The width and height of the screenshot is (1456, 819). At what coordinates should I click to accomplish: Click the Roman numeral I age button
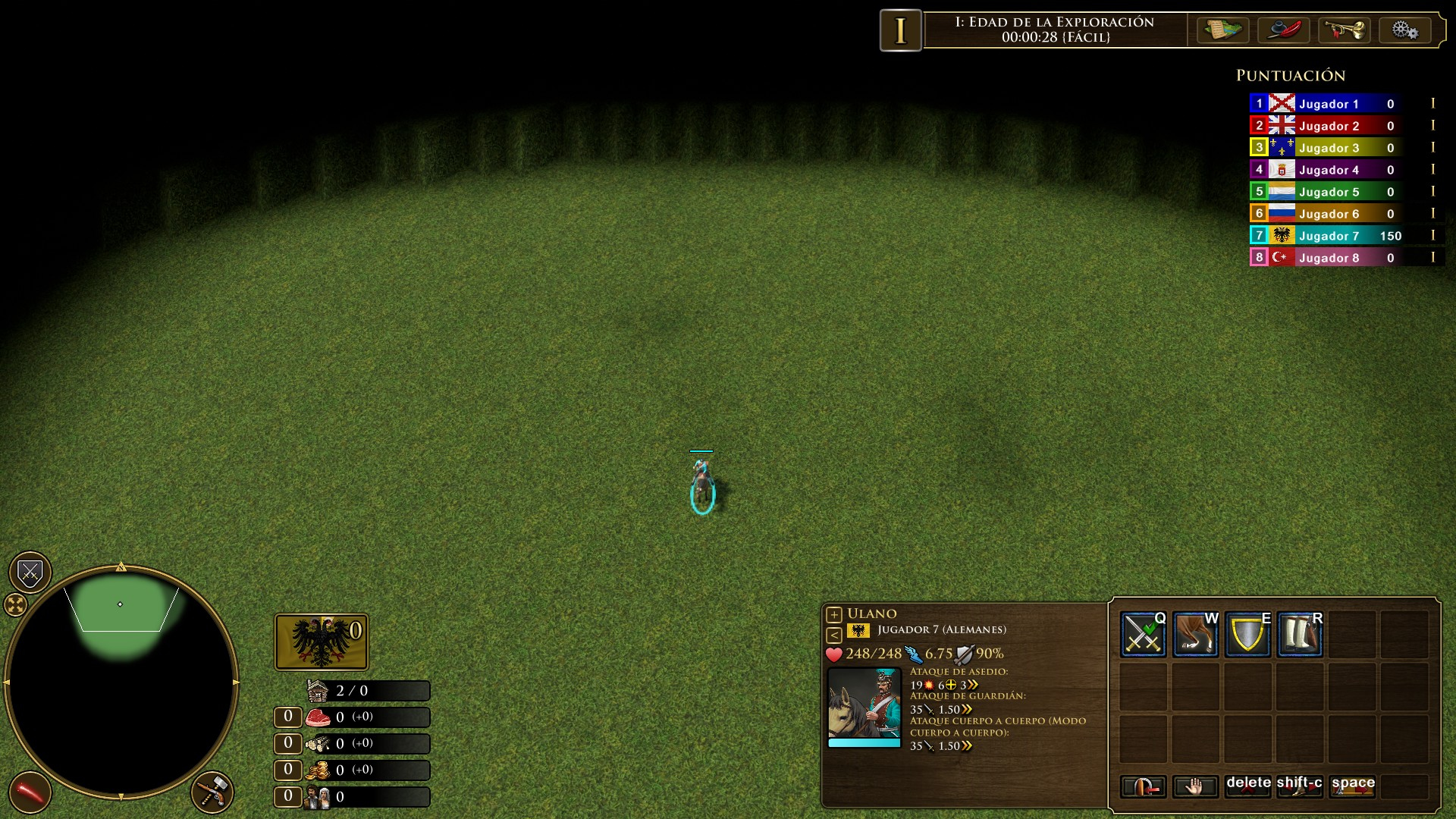[x=900, y=30]
